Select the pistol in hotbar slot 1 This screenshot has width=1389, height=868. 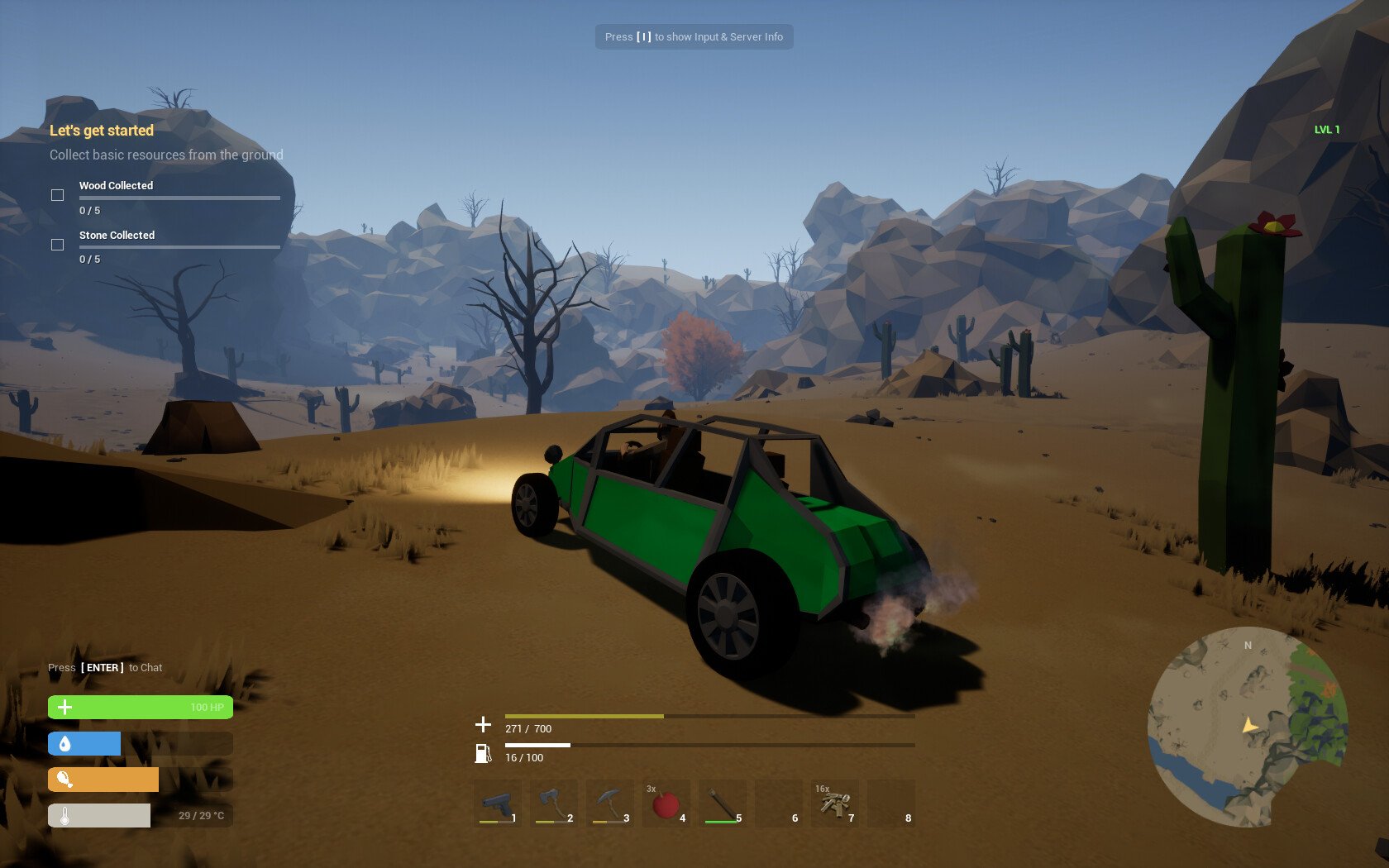tap(498, 804)
